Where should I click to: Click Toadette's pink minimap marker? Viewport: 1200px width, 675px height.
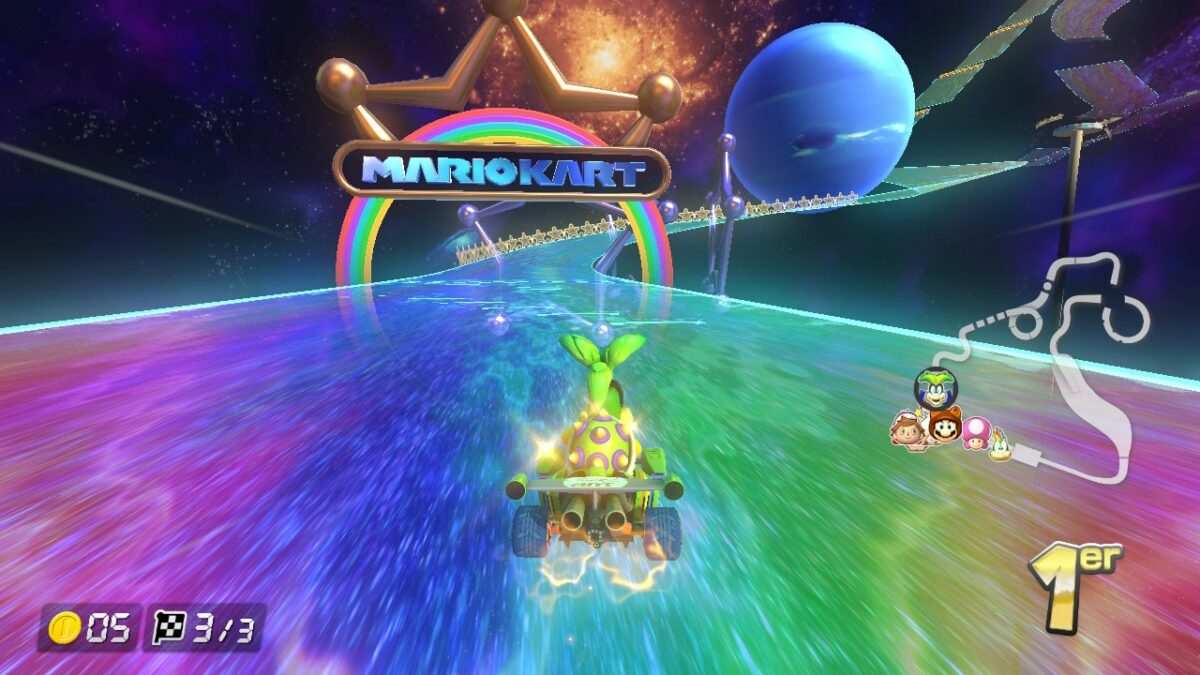[x=975, y=434]
